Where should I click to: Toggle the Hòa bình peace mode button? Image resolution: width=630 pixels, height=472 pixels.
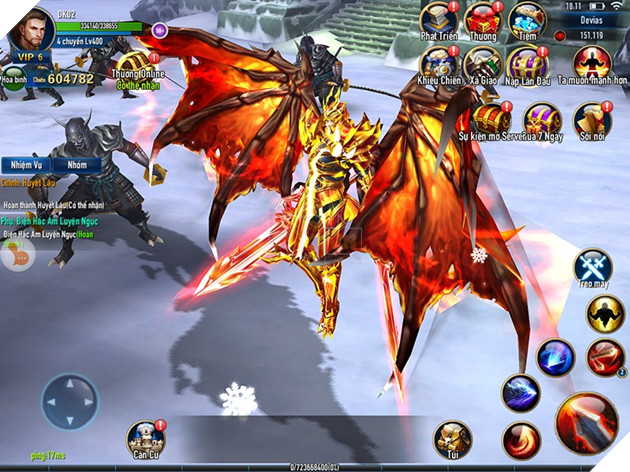pyautogui.click(x=13, y=79)
